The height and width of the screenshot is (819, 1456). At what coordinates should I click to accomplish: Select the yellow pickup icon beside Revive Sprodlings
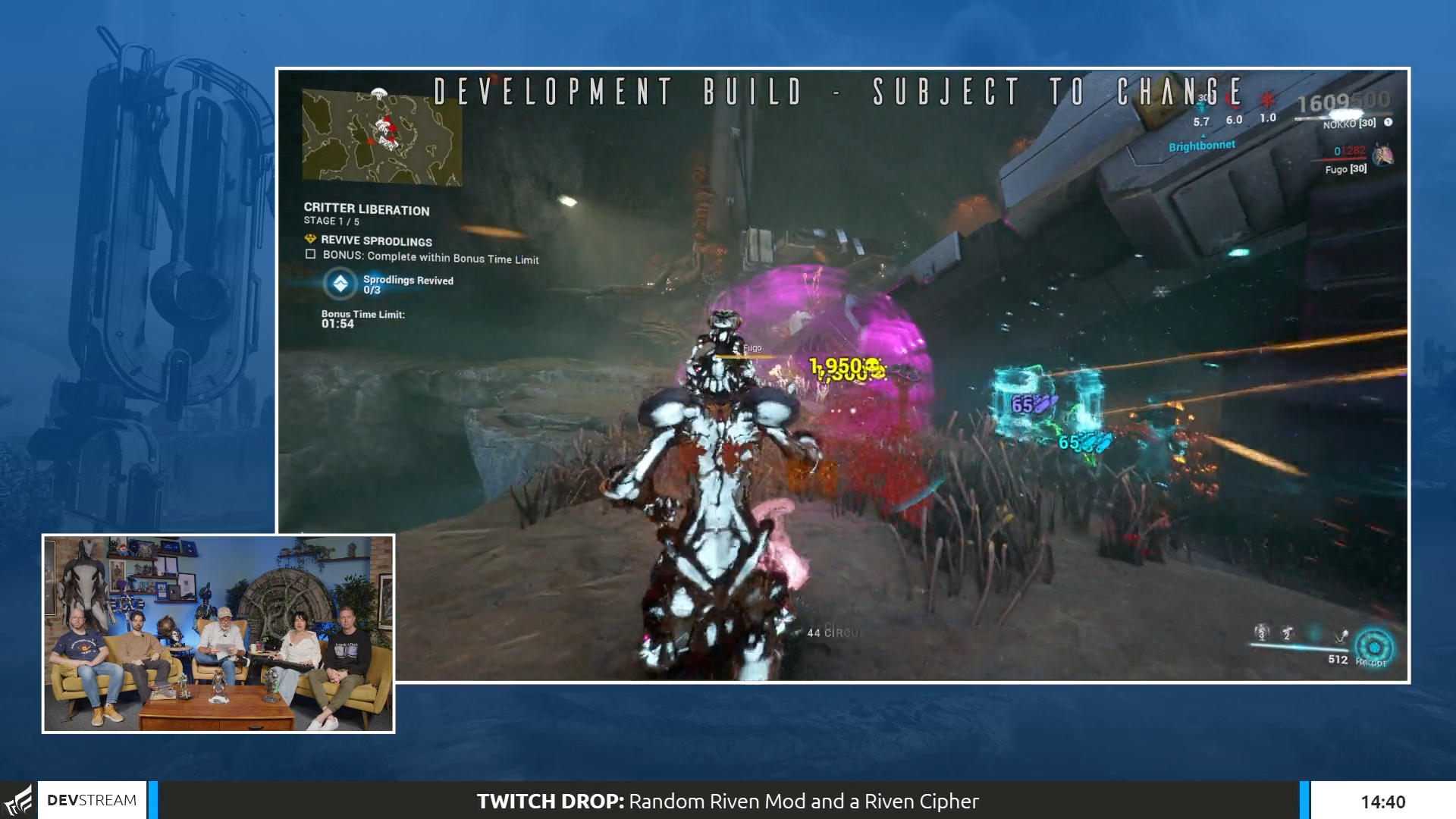(x=309, y=239)
